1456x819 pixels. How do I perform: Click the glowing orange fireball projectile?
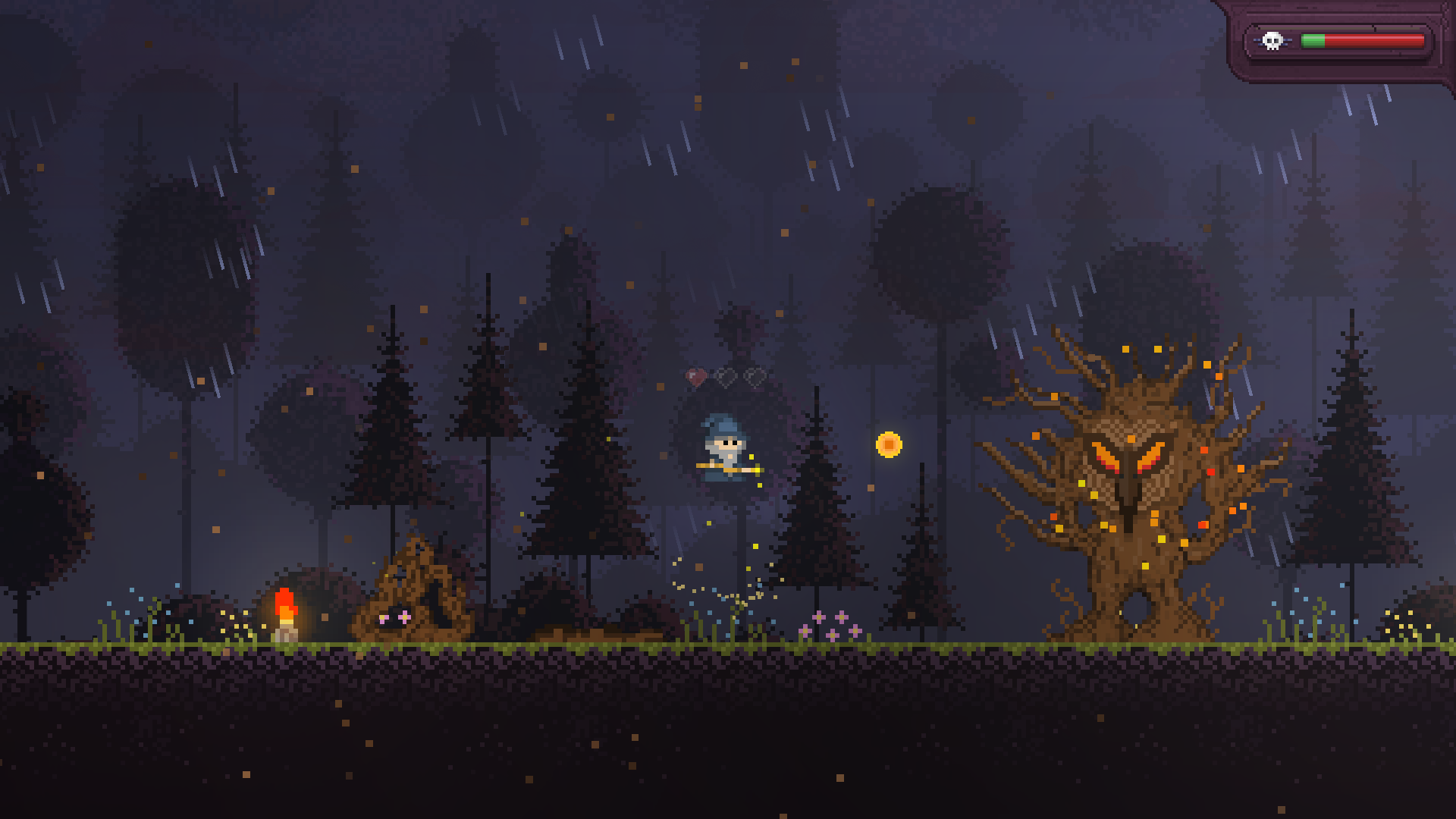[889, 444]
